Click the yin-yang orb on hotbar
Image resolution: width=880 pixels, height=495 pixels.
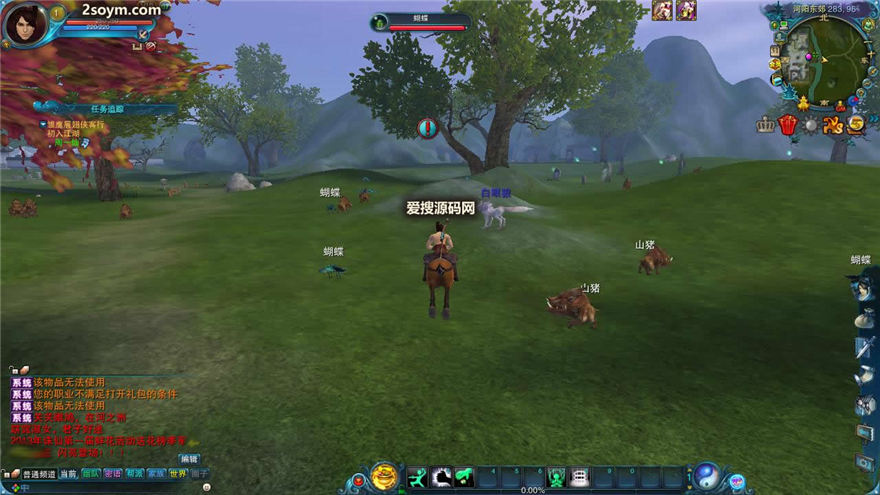(707, 475)
